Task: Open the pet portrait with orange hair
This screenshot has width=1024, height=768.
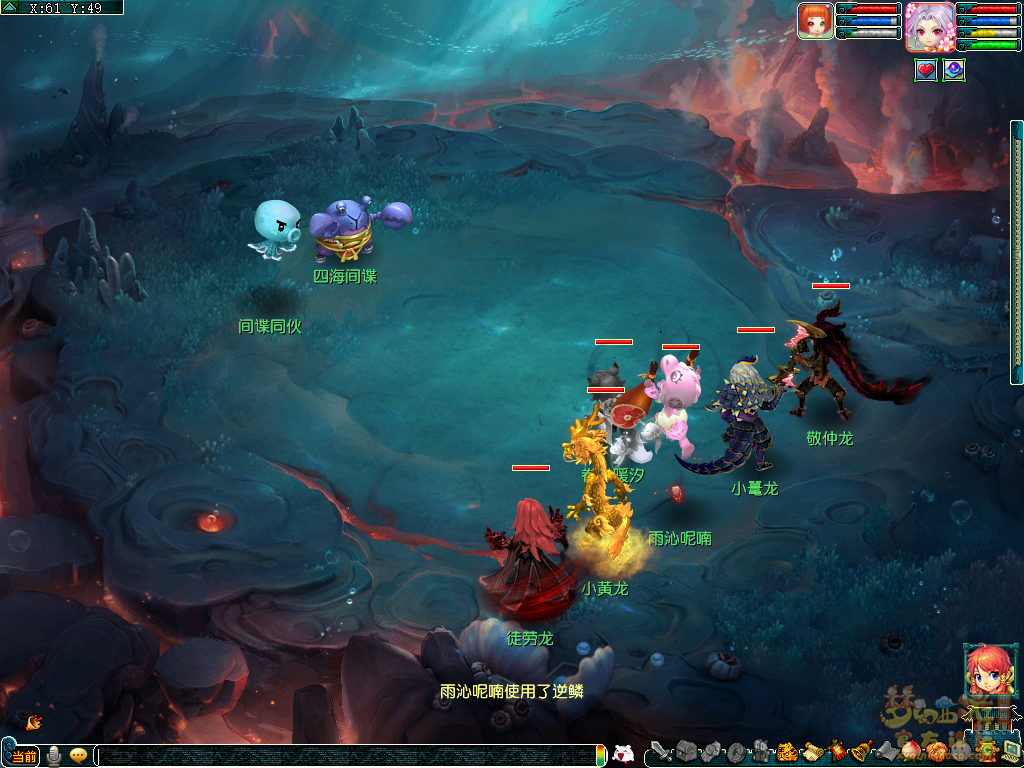Action: 815,20
